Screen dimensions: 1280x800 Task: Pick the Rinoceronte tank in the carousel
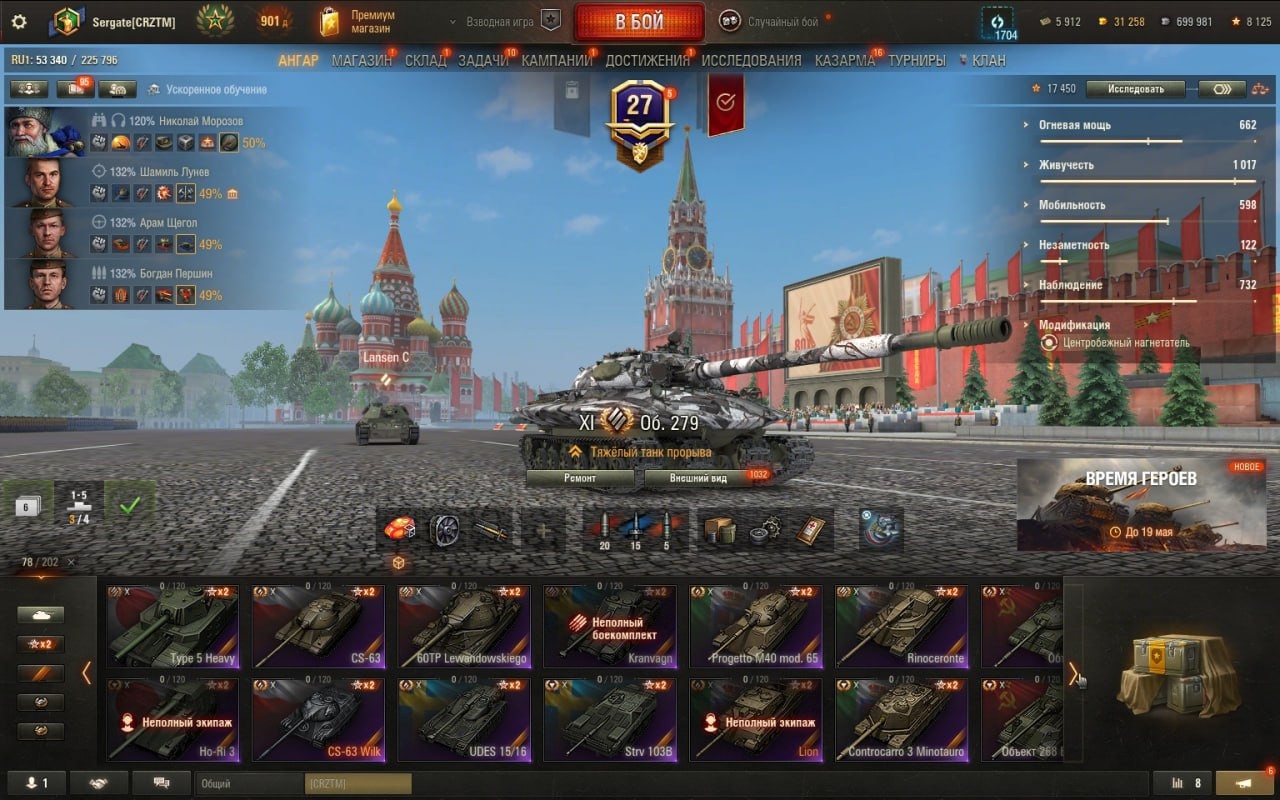point(902,626)
